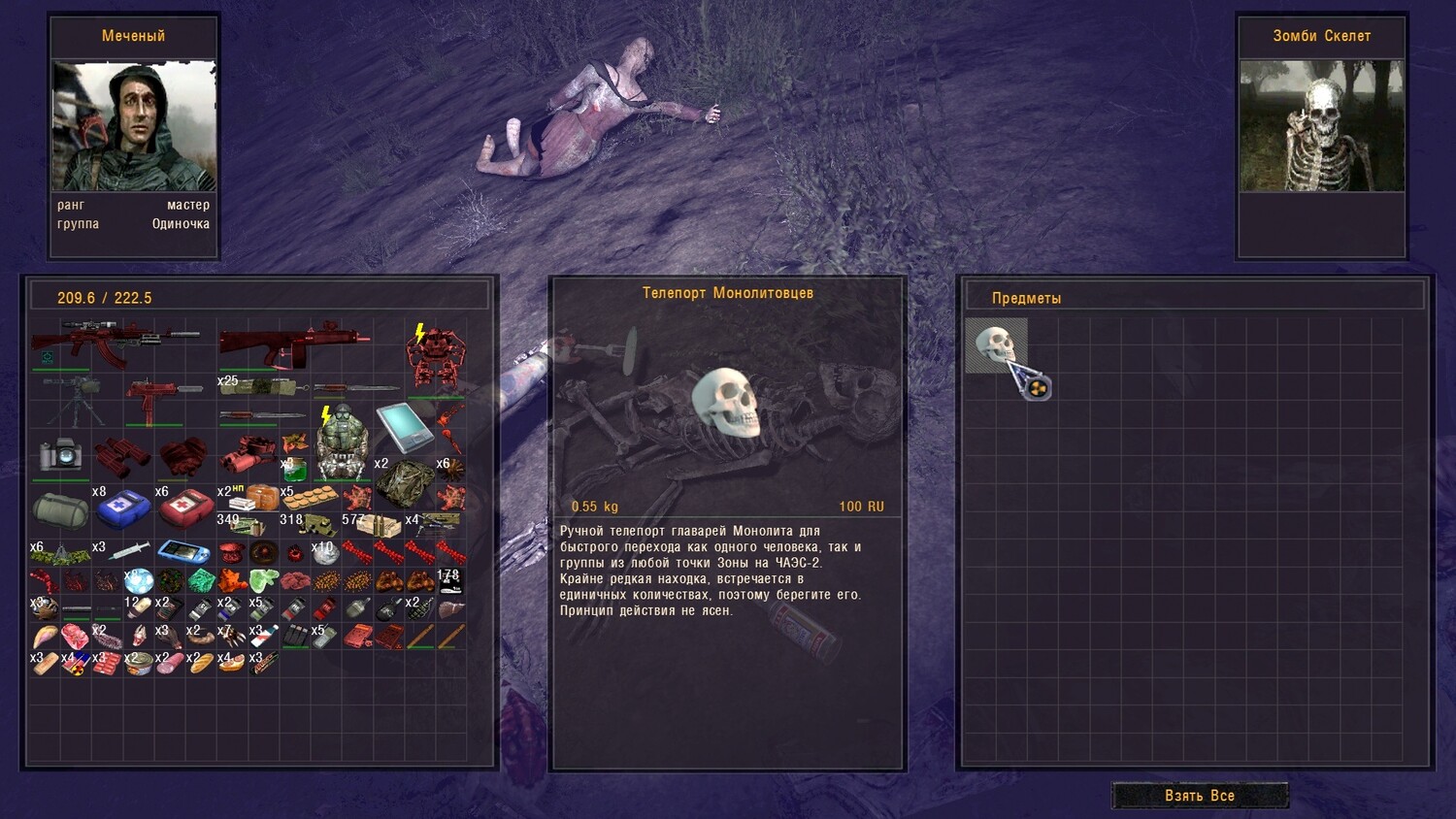The height and width of the screenshot is (819, 1456).
Task: Select the red AK rifle with scope
Action: [x=115, y=344]
